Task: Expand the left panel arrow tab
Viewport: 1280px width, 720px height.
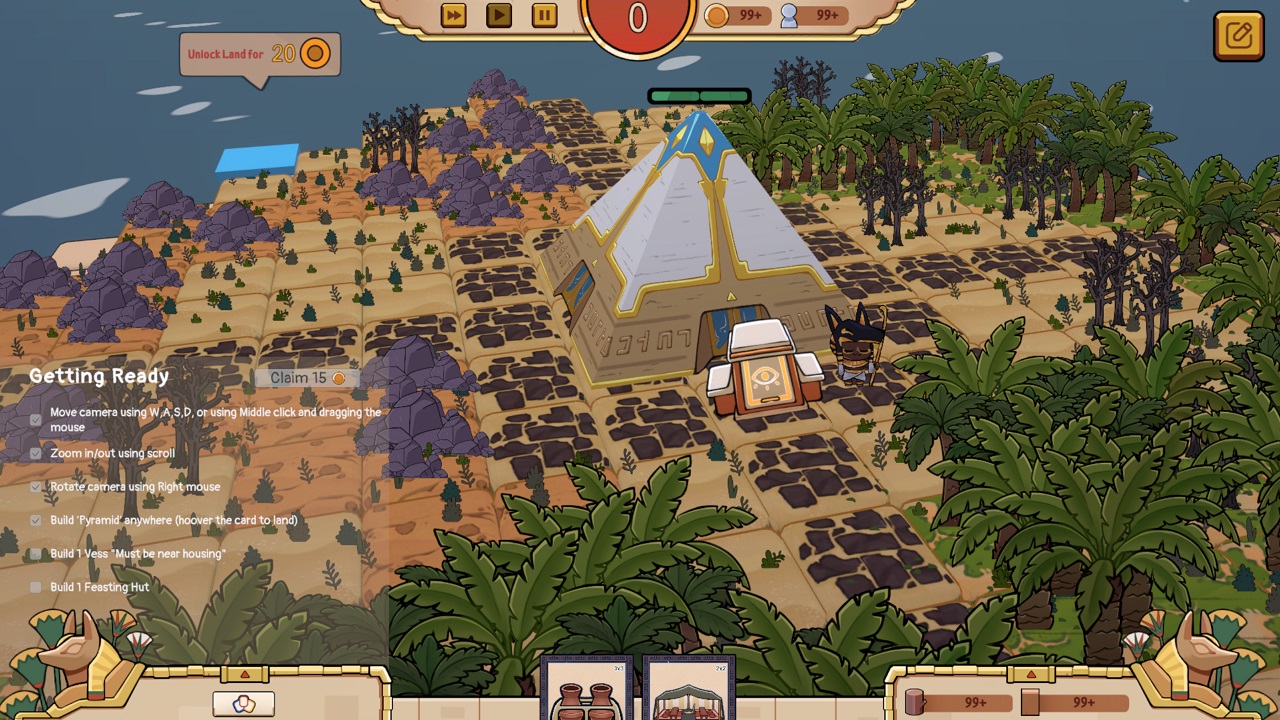Action: point(244,674)
